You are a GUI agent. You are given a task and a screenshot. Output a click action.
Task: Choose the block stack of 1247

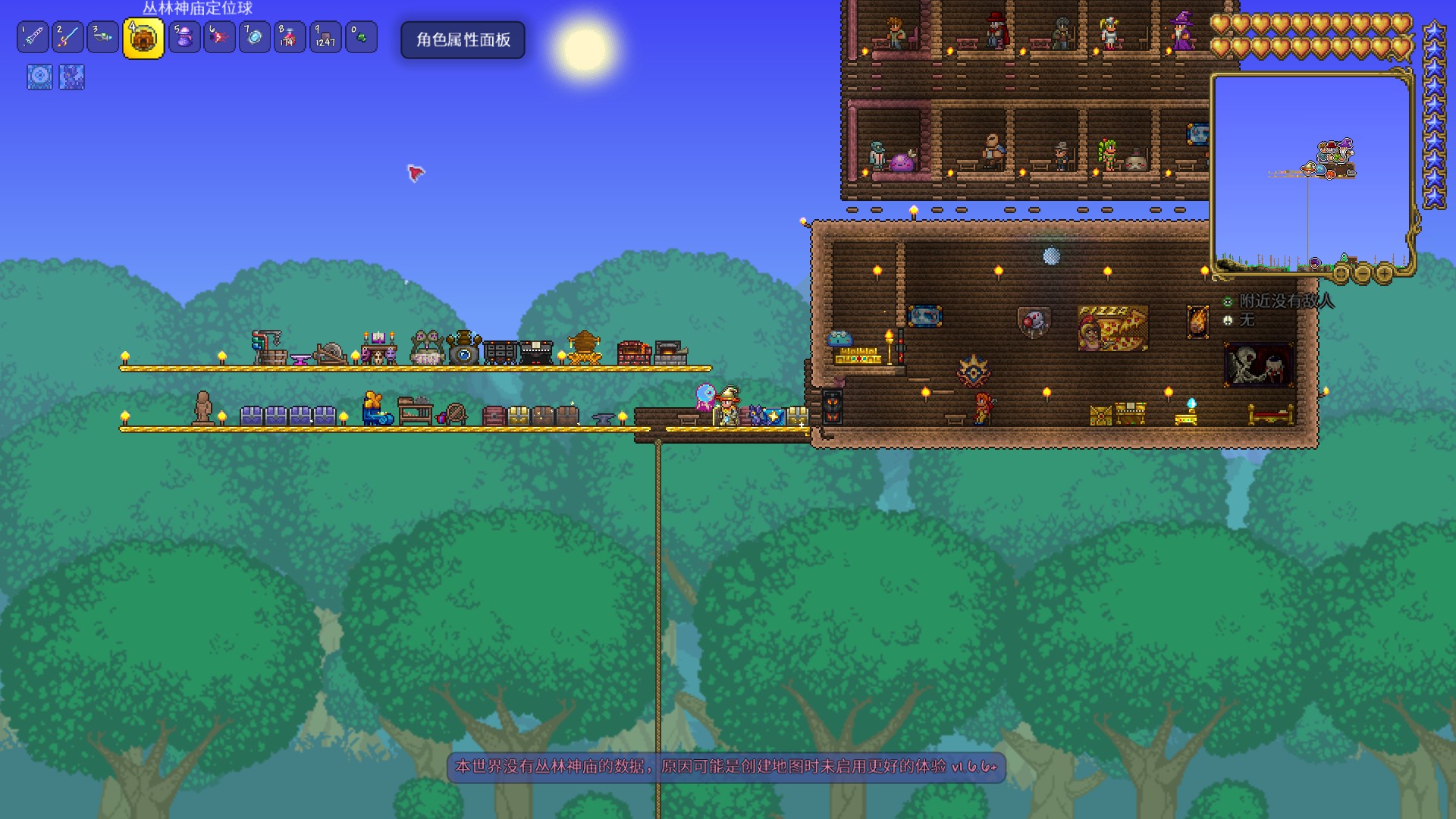[x=325, y=37]
